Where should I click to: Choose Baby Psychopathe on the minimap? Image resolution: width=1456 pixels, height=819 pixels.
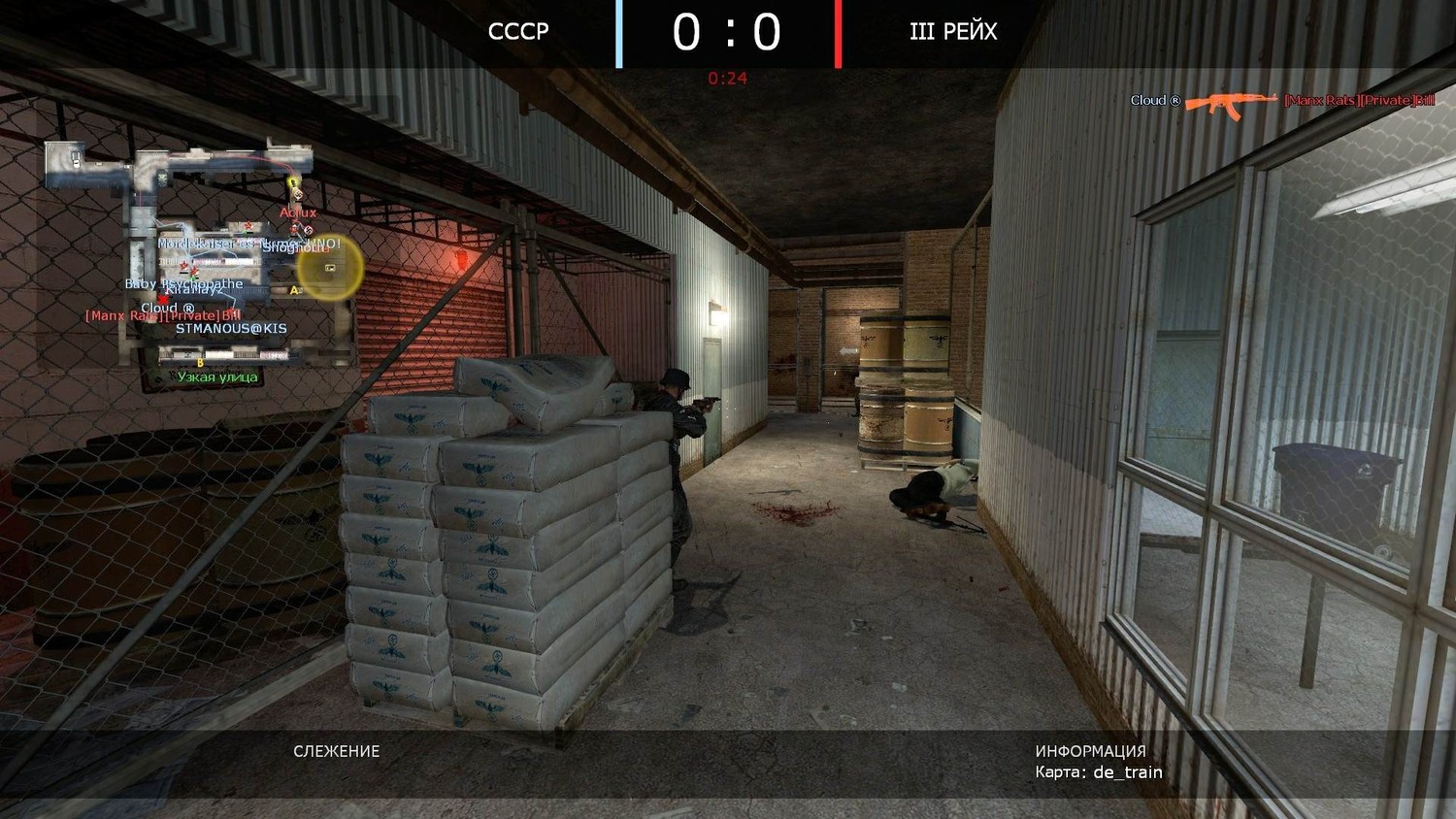click(183, 283)
